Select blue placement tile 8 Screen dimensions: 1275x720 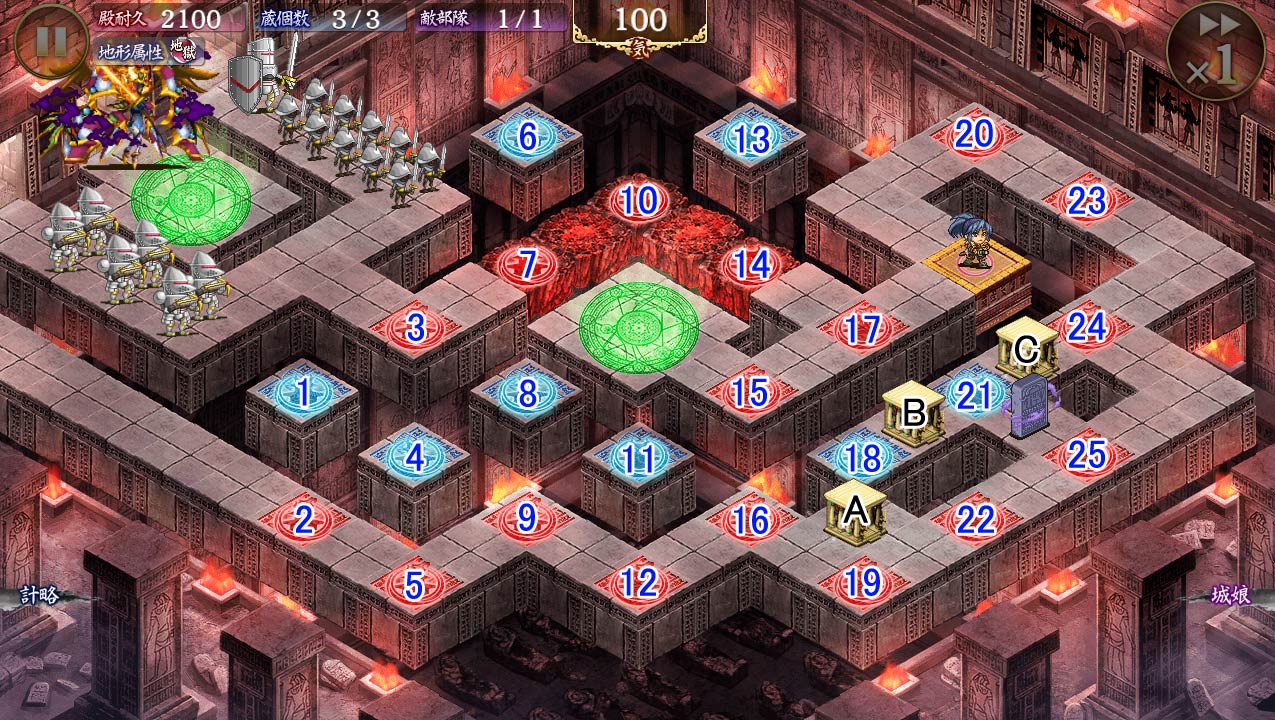click(527, 393)
